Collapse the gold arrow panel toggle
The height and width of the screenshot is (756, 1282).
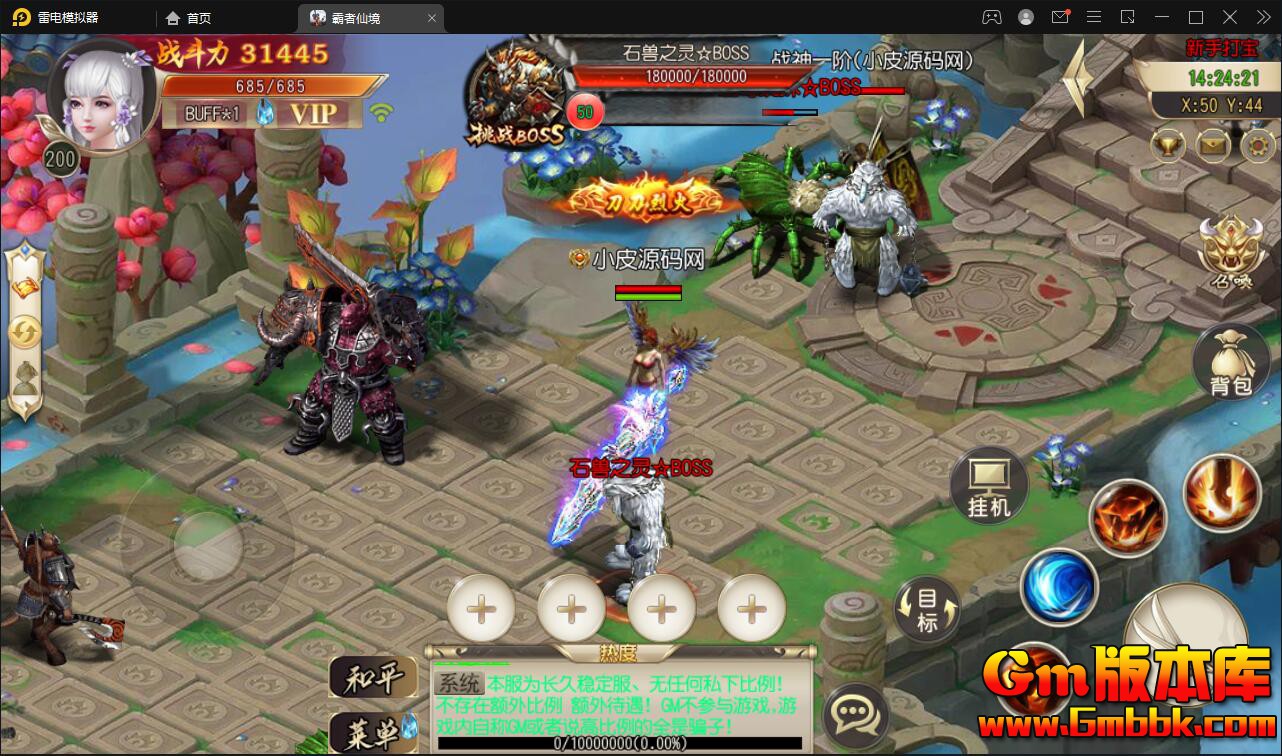[1078, 78]
